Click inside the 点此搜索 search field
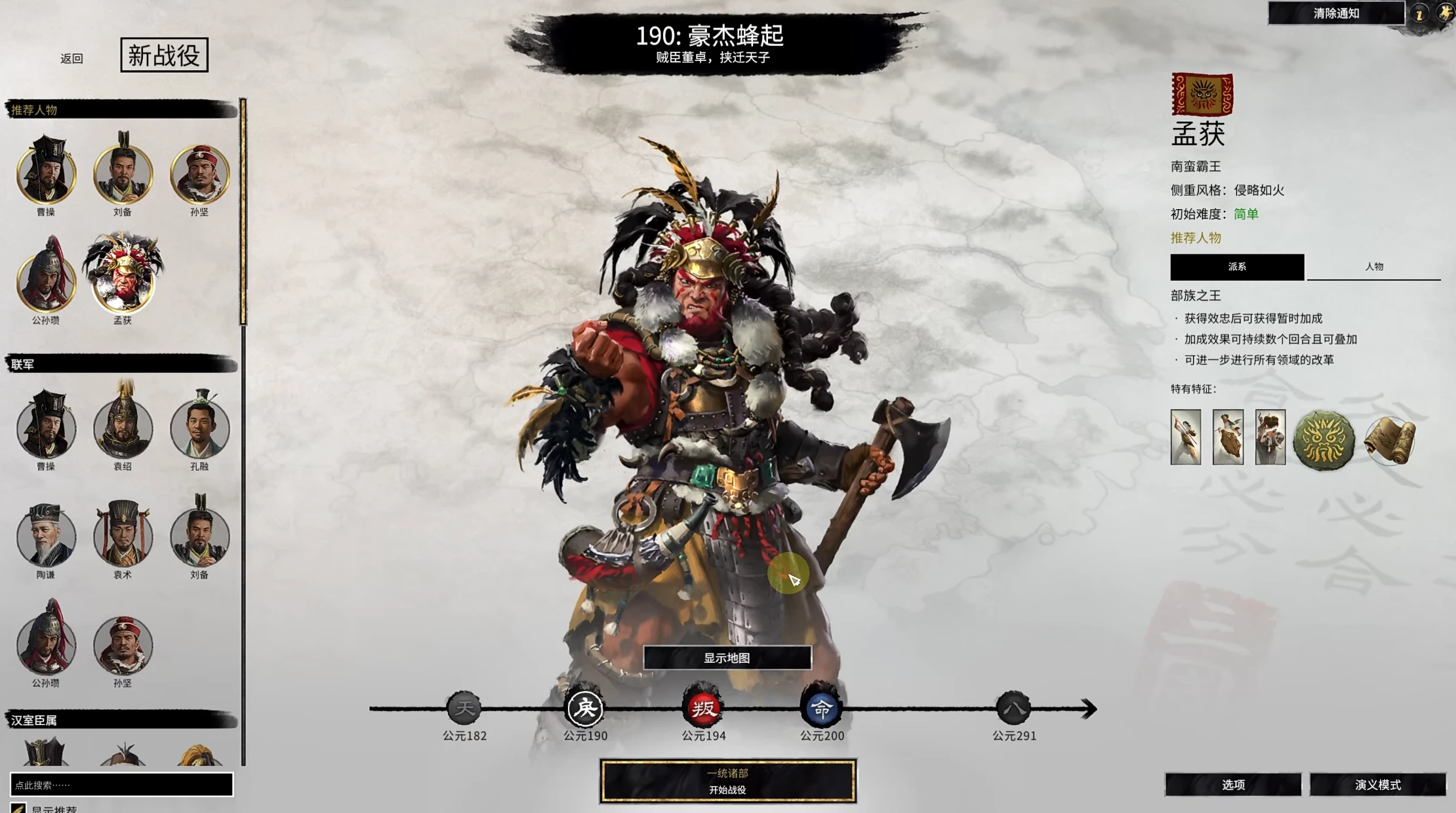The width and height of the screenshot is (1456, 813). (121, 784)
